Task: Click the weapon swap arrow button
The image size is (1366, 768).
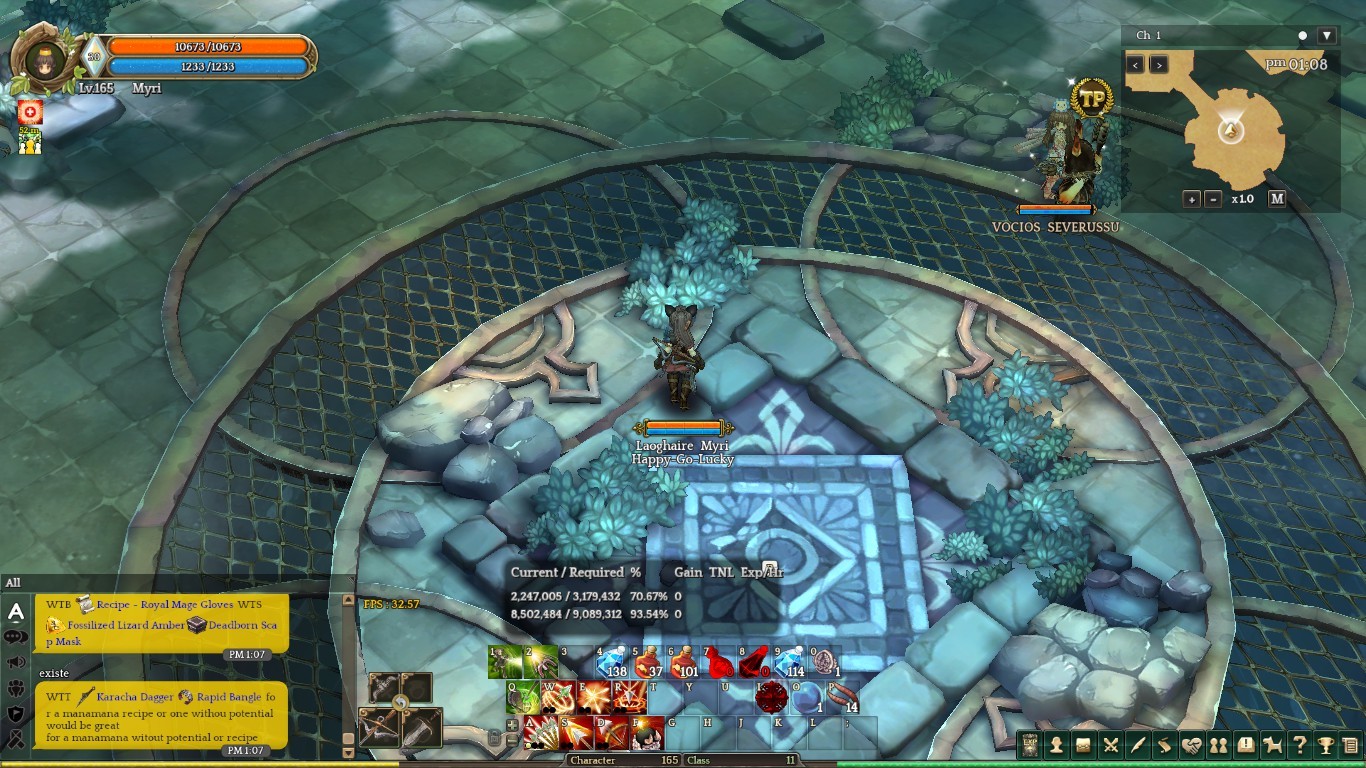Action: click(400, 703)
